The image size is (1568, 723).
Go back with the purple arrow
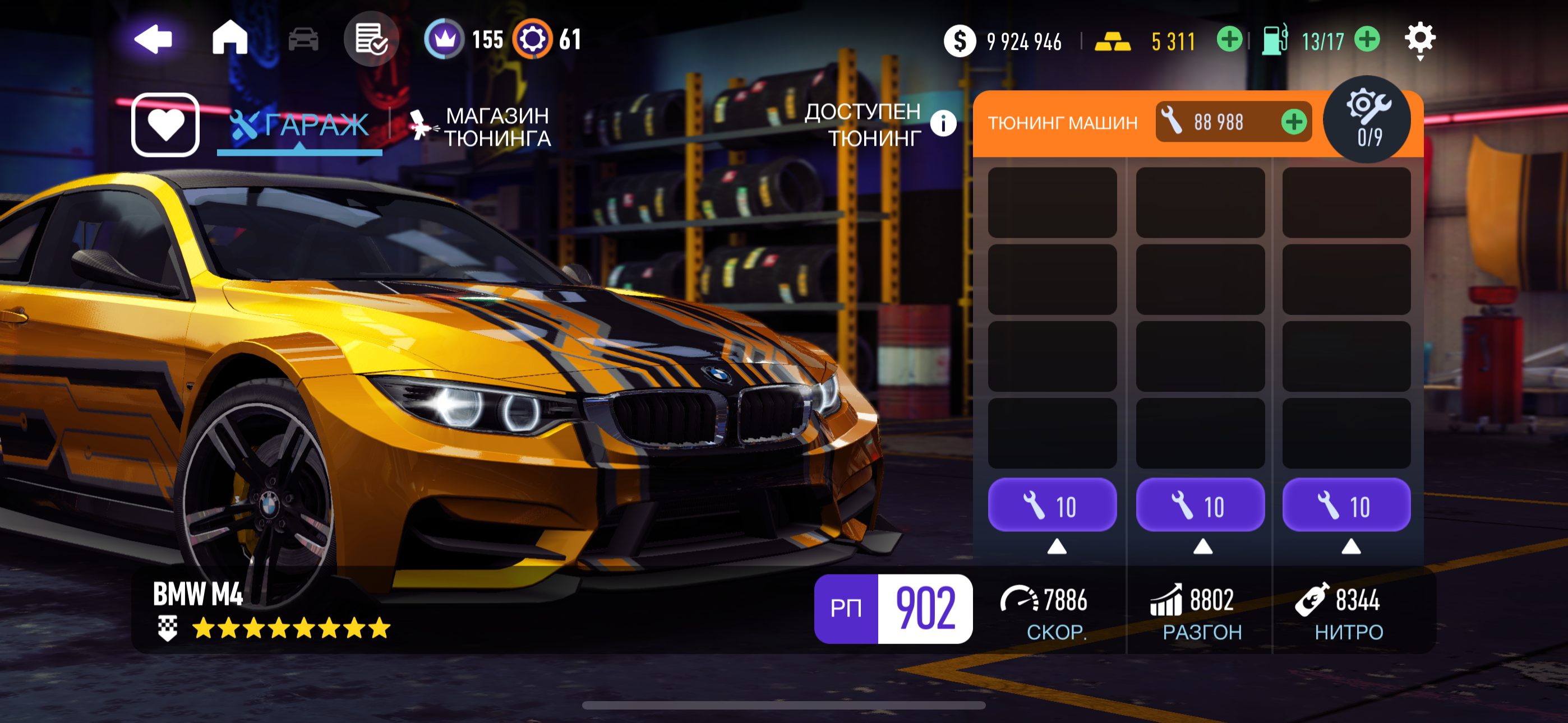click(x=154, y=40)
